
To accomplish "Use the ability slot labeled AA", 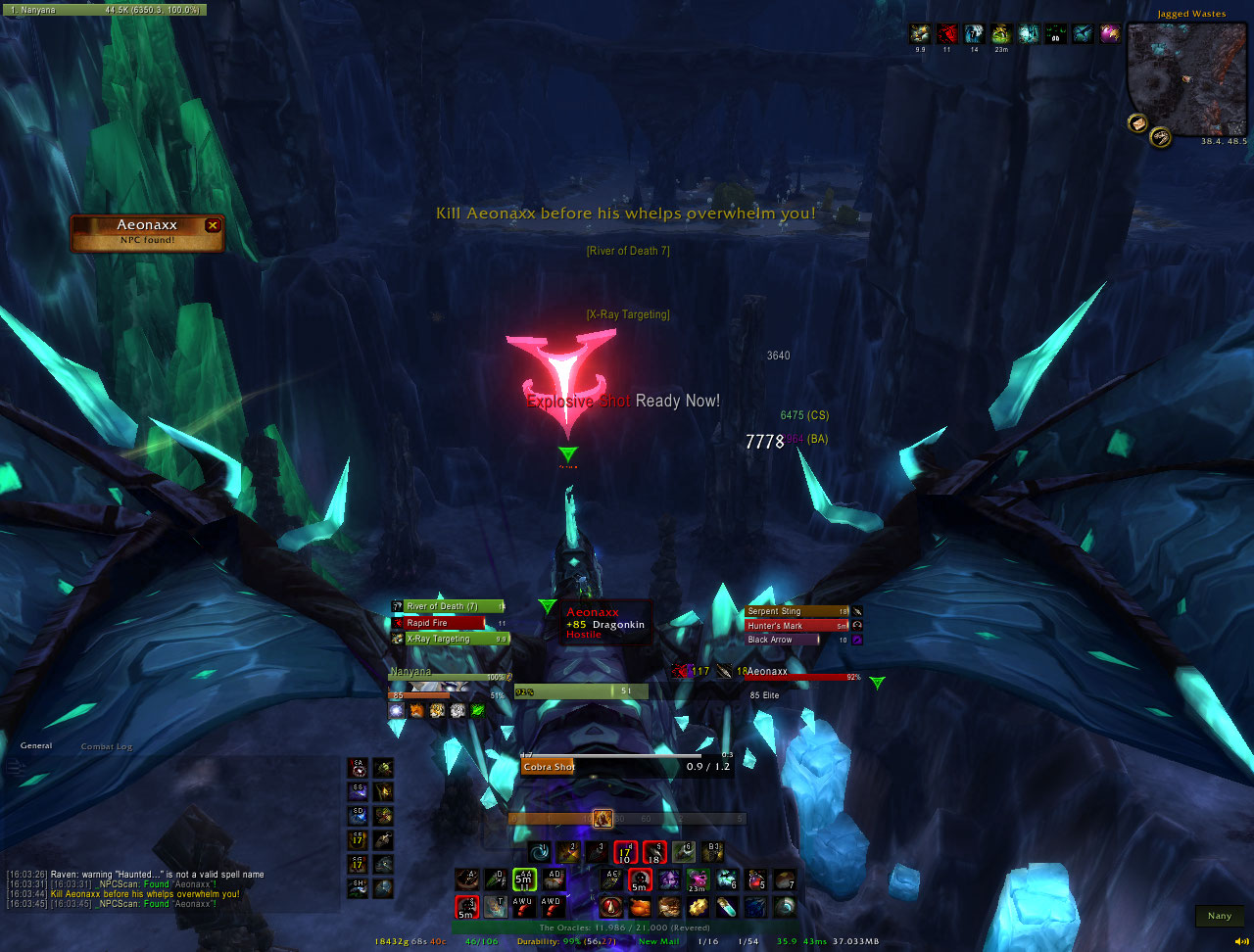I will pos(525,880).
